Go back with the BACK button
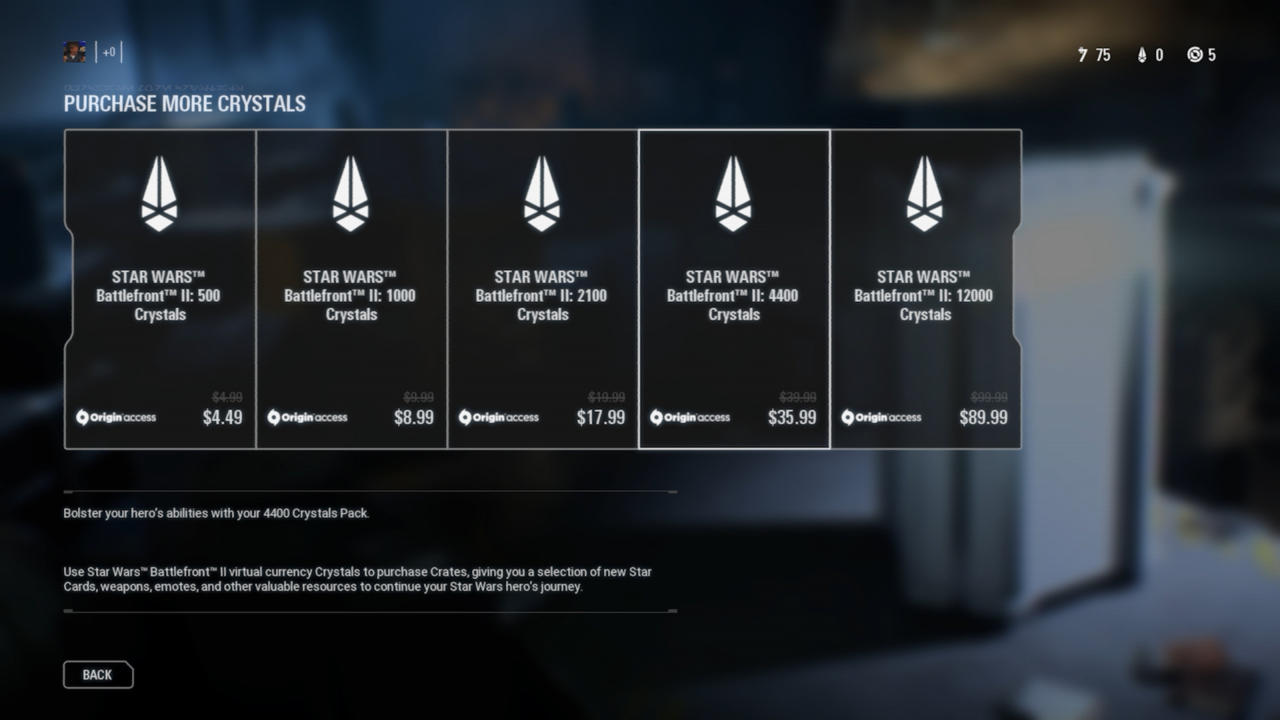Screen dimensions: 1280x720 point(98,675)
